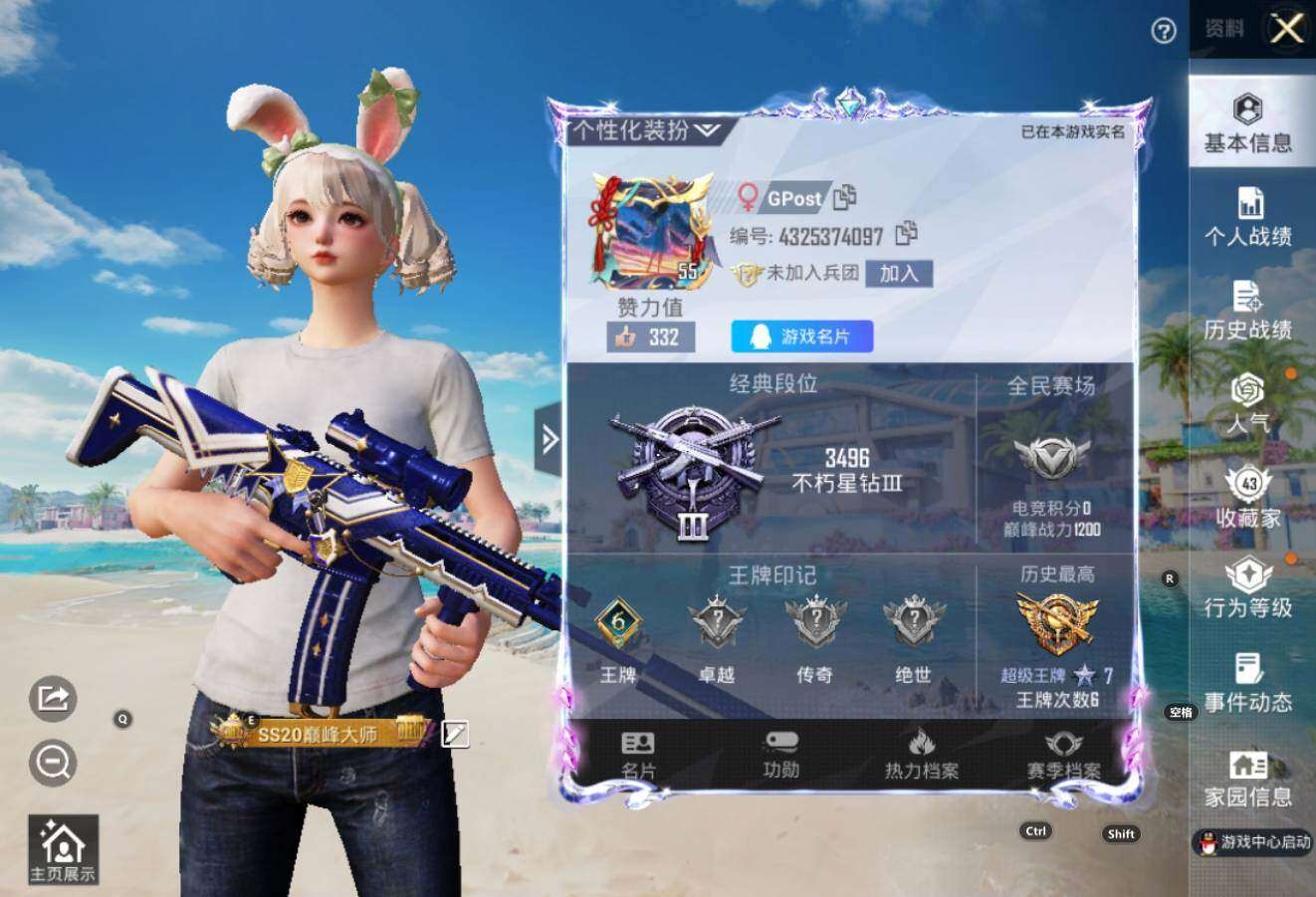The width and height of the screenshot is (1316, 897).
Task: Copy the player ID number 4325374097
Action: [906, 234]
